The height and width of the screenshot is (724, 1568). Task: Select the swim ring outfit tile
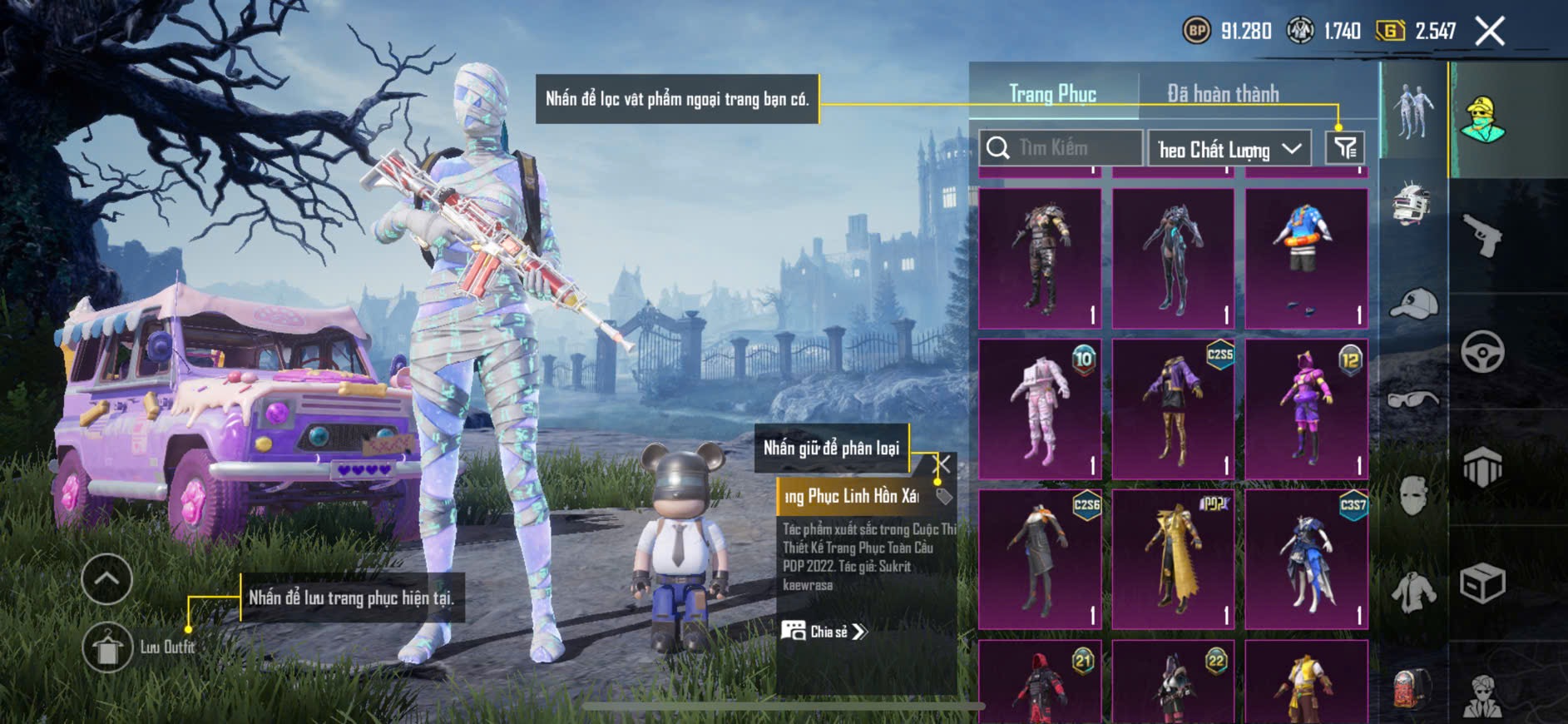tap(1307, 258)
